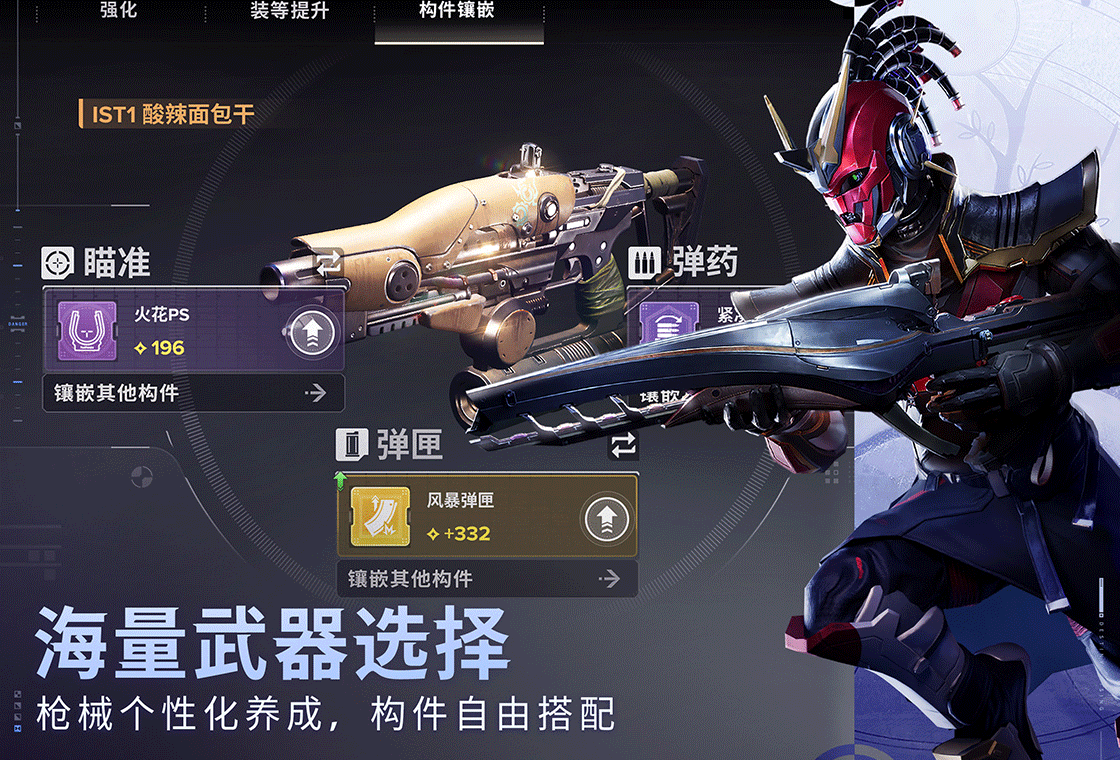Switch to the 强化 tab
This screenshot has height=760, width=1120.
119,12
